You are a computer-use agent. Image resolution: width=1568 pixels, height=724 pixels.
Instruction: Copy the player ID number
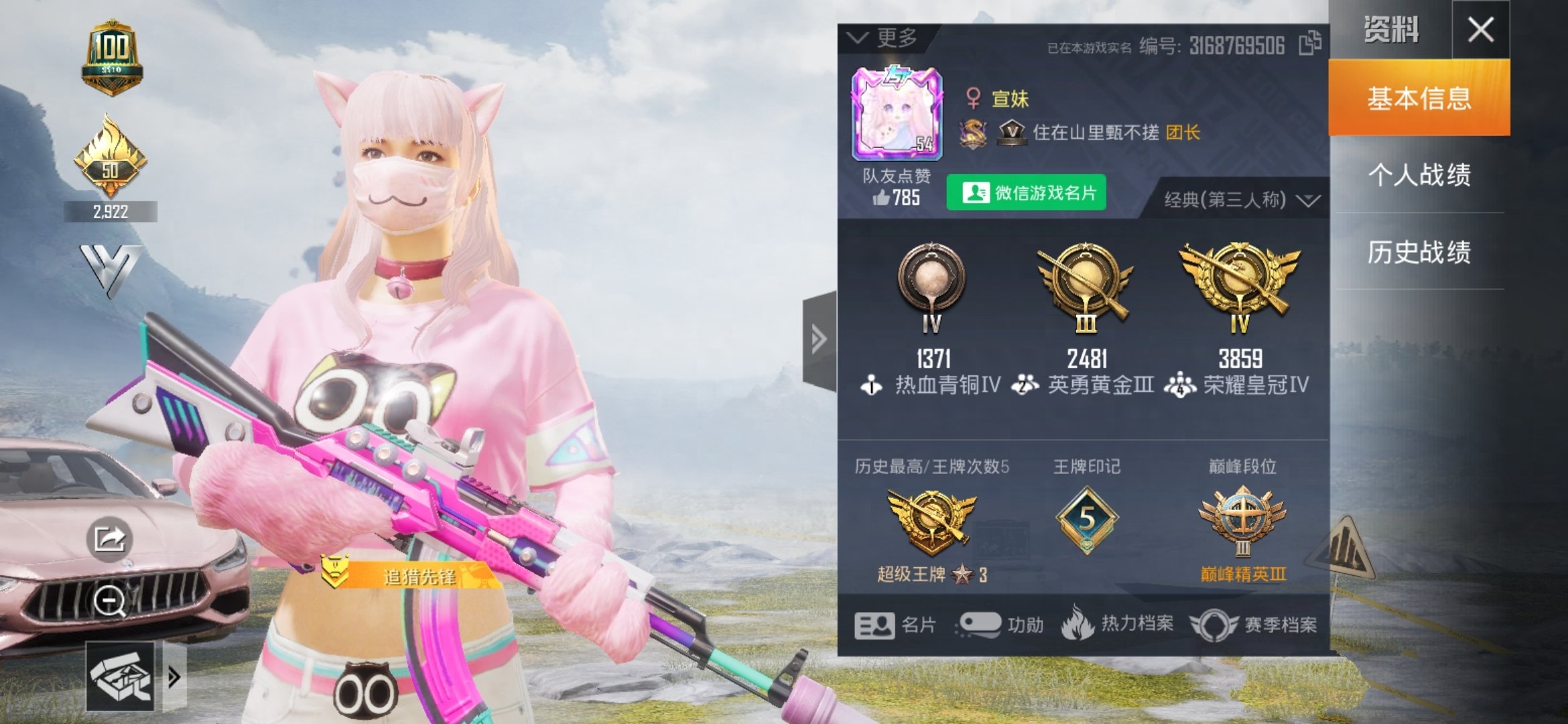click(x=1310, y=44)
